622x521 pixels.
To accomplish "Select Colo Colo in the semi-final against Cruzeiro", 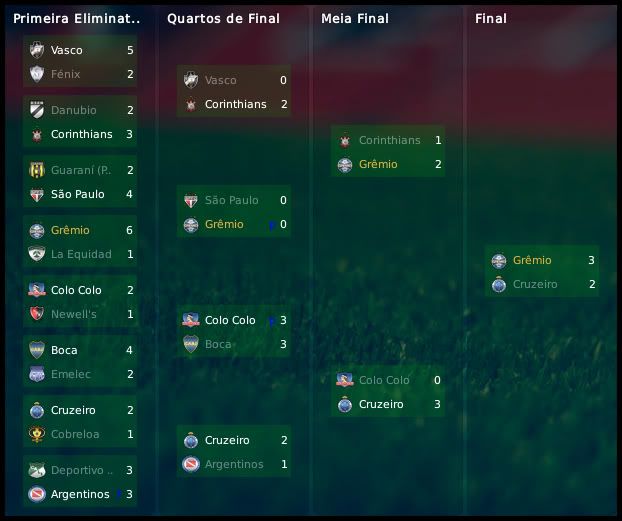I will pyautogui.click(x=384, y=380).
